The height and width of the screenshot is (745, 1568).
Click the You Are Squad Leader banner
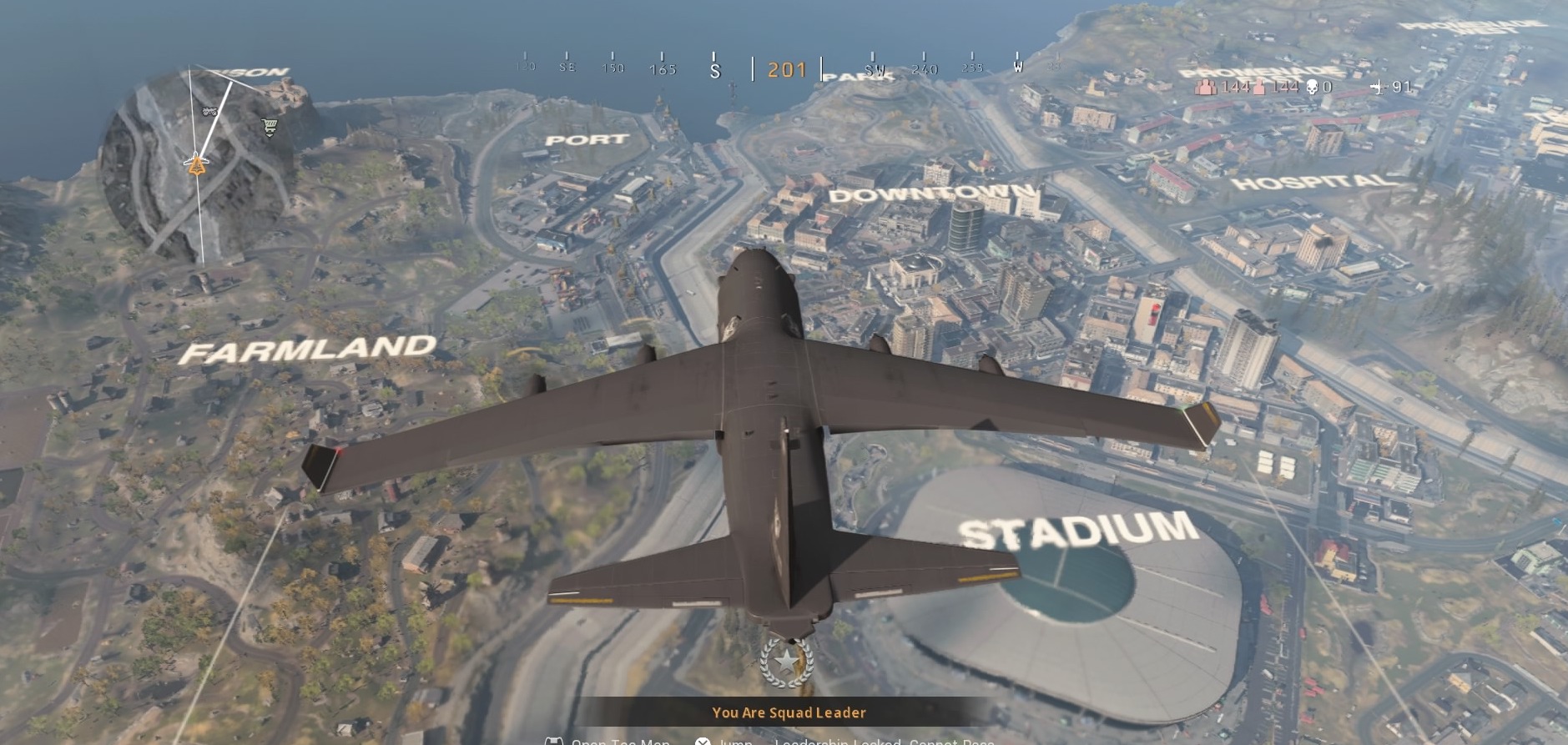788,712
